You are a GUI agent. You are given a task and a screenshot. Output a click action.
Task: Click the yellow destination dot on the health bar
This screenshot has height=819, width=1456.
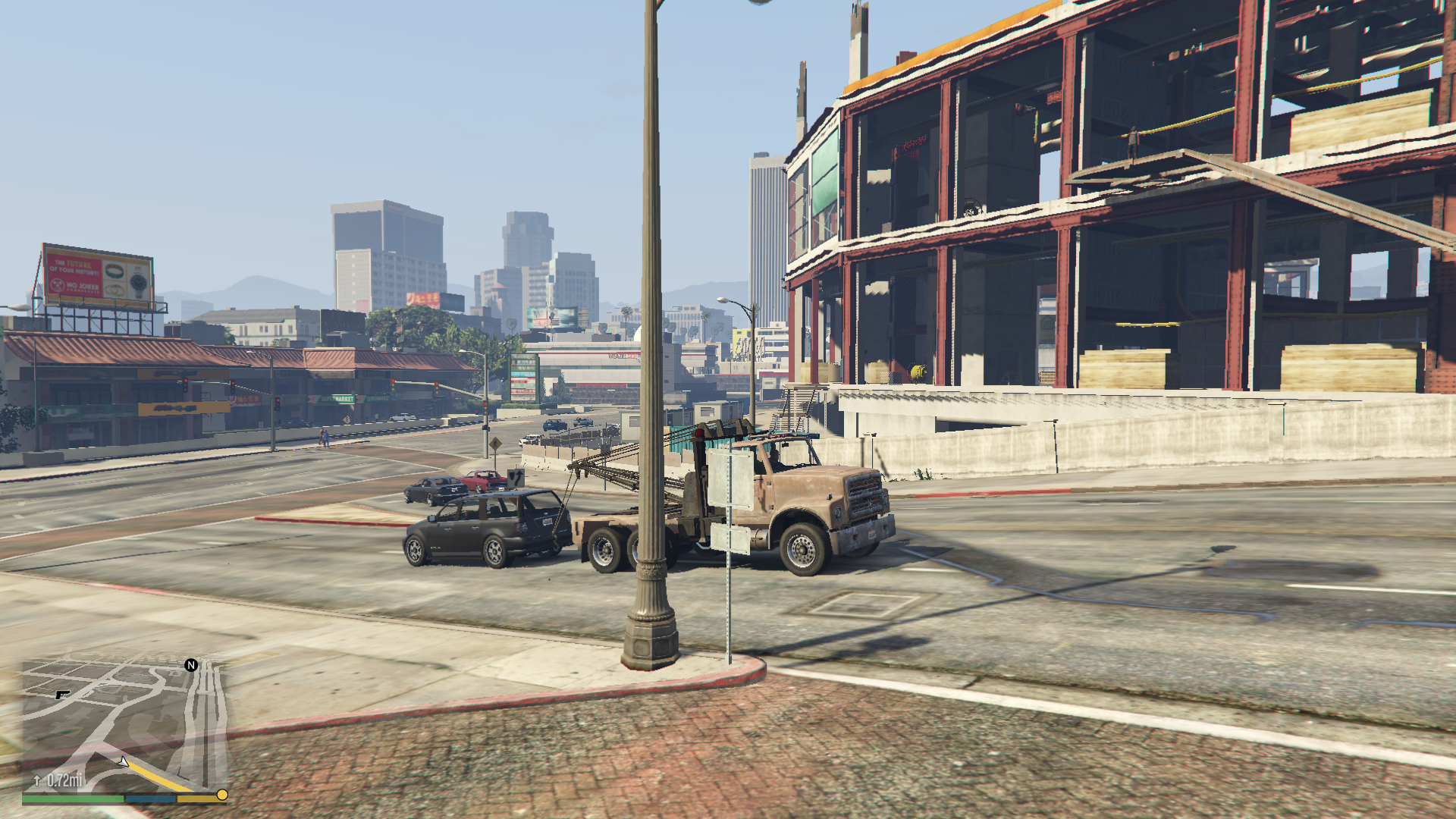(x=221, y=795)
